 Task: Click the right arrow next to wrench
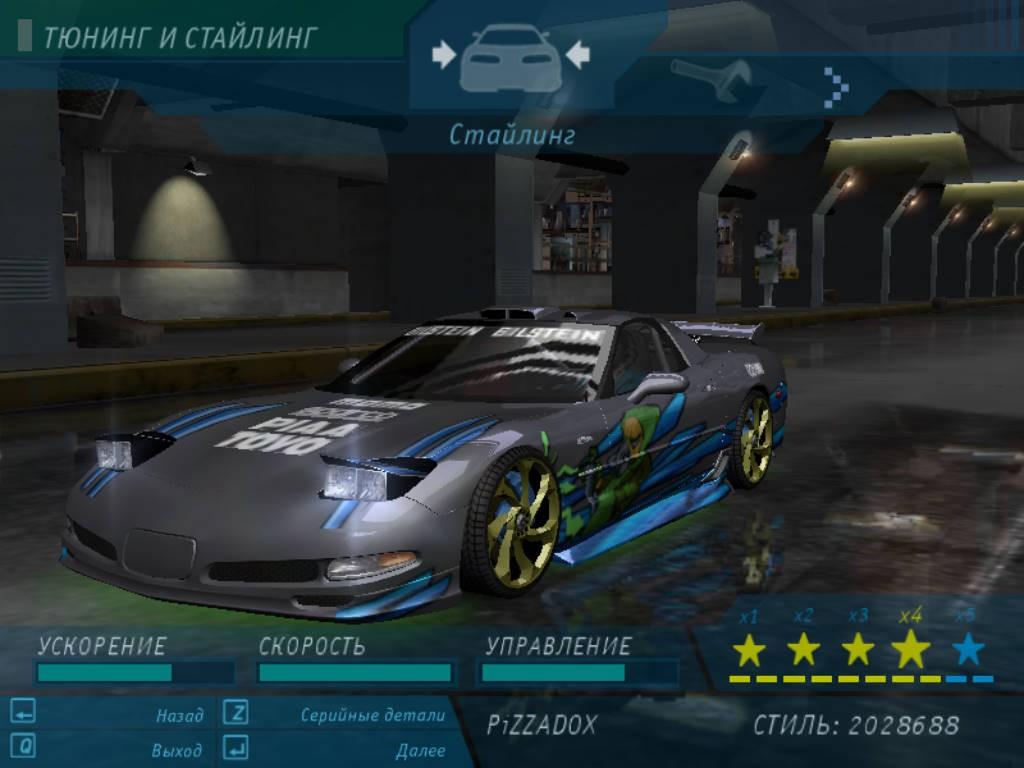point(836,87)
